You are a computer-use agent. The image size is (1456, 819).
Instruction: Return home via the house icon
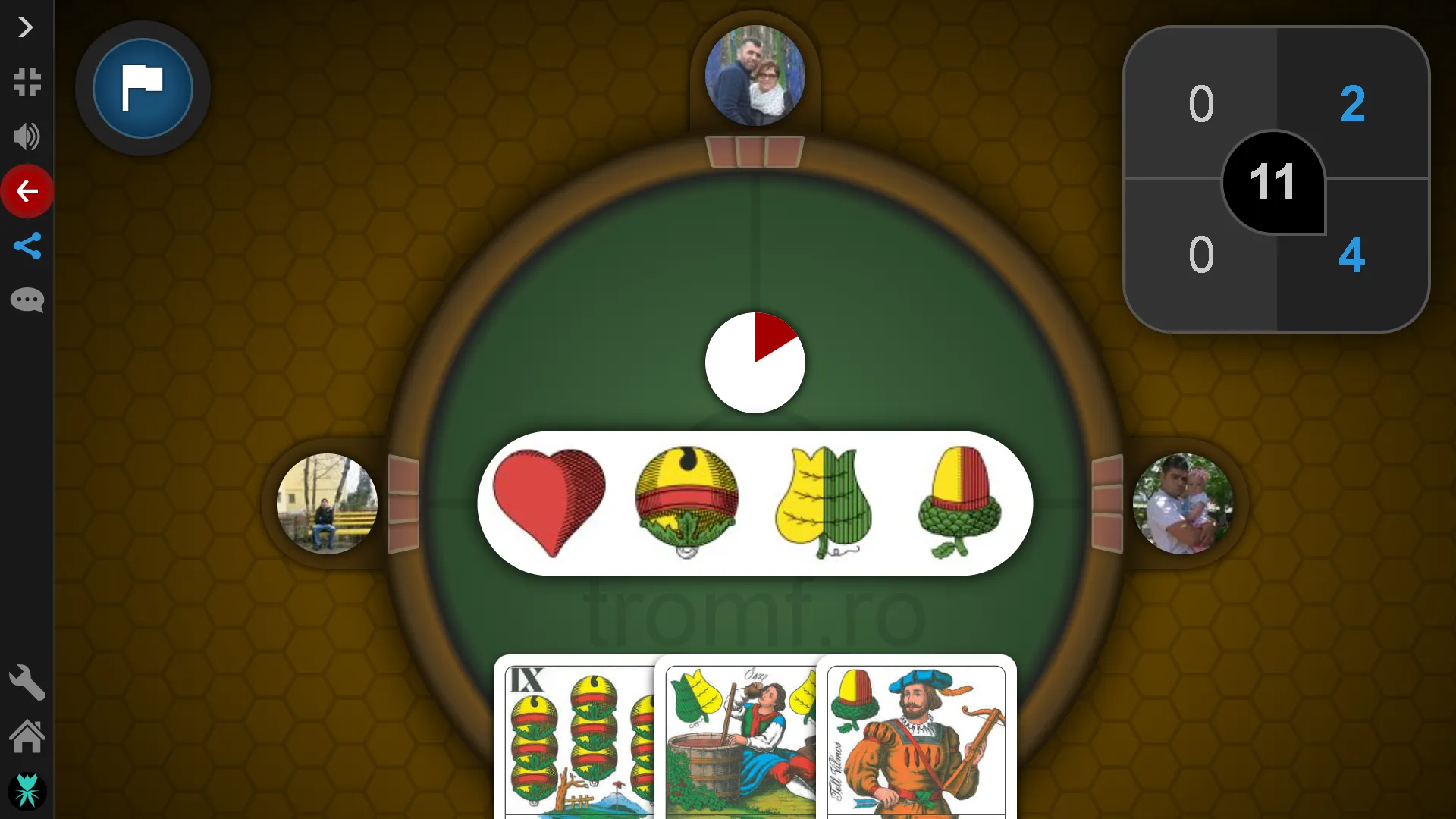tap(27, 736)
